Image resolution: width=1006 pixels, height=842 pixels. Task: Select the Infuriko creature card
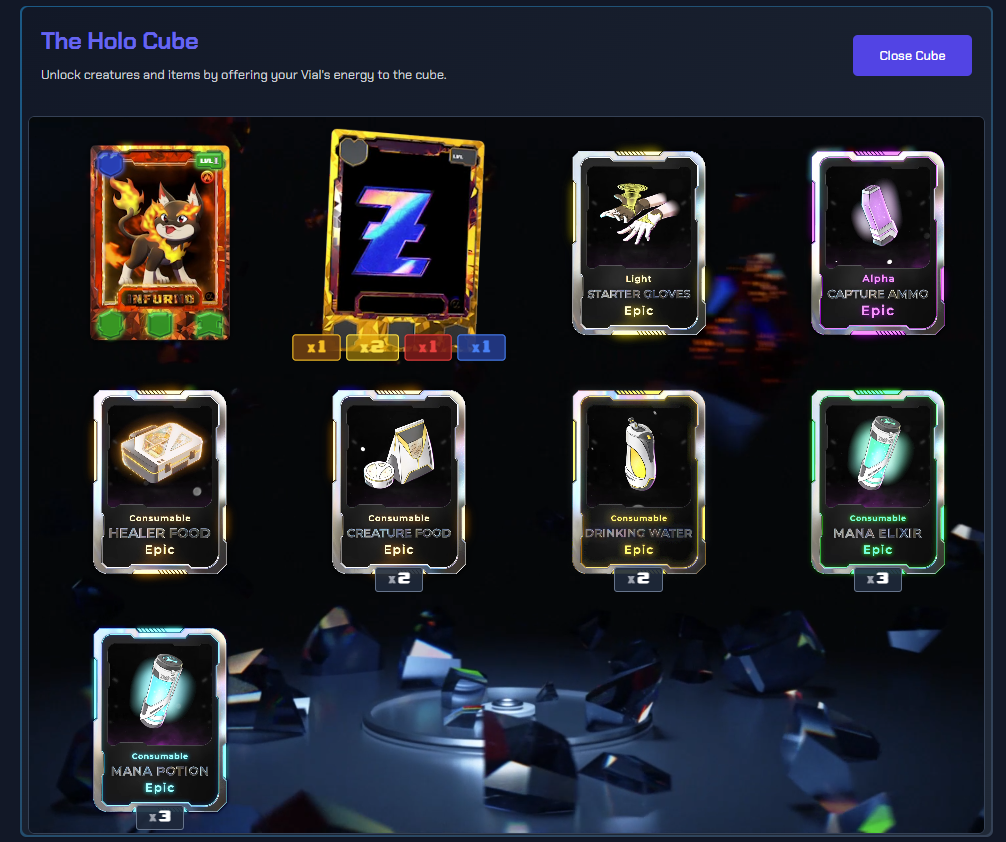(160, 242)
